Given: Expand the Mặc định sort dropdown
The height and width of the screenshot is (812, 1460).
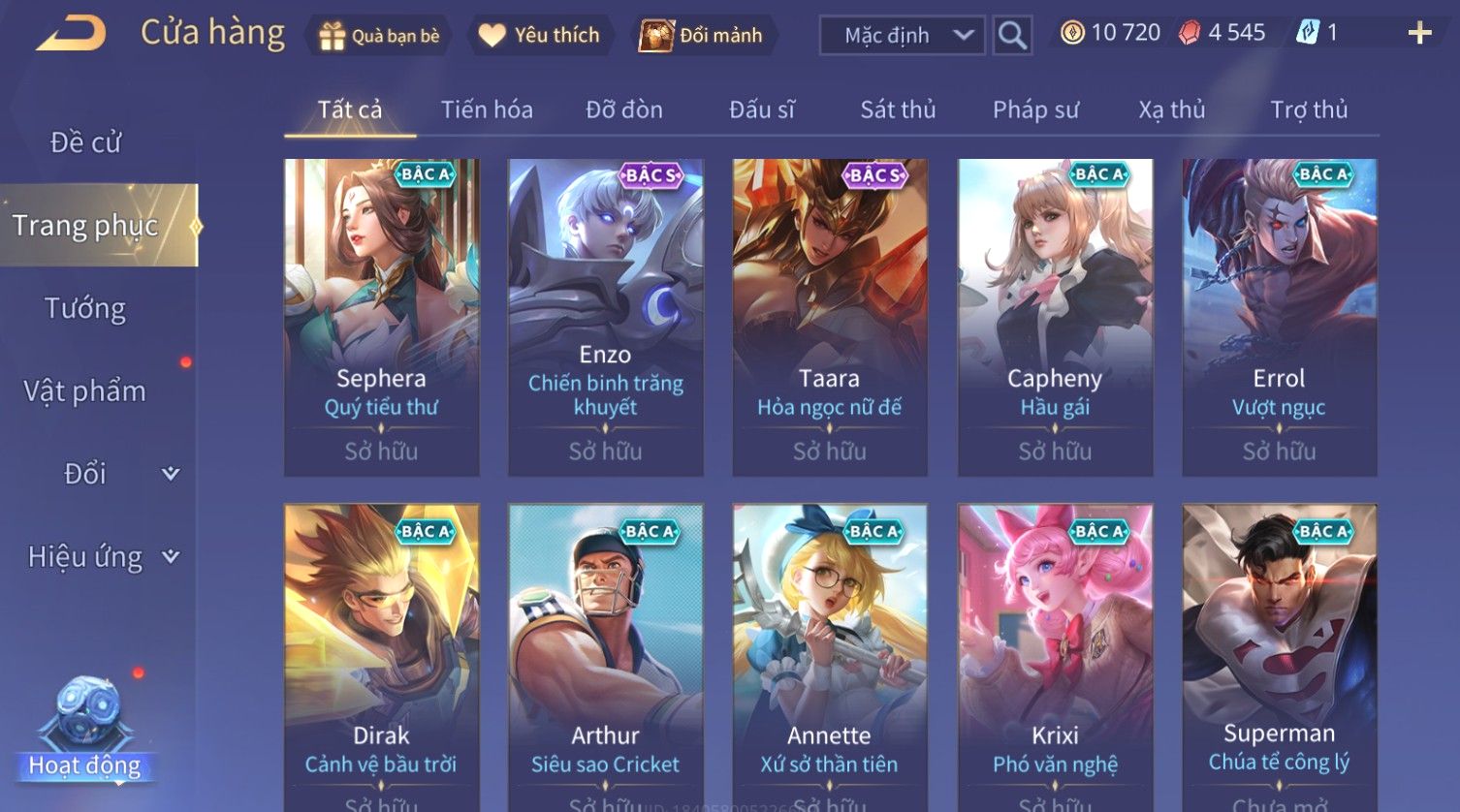Looking at the screenshot, I should point(902,36).
